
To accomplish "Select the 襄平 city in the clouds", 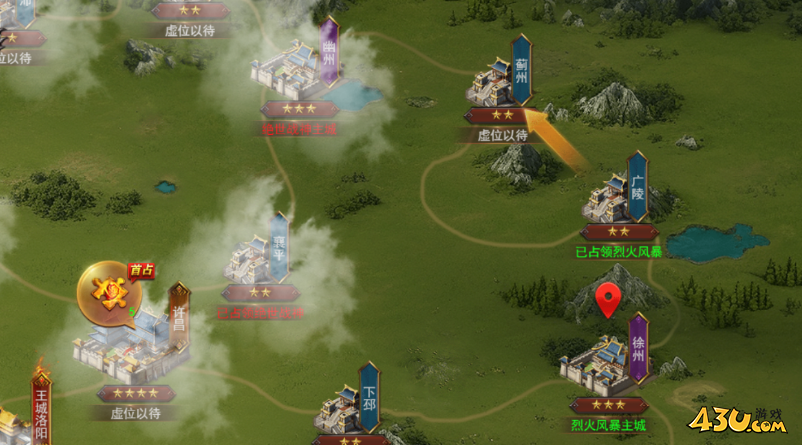I will pyautogui.click(x=254, y=258).
